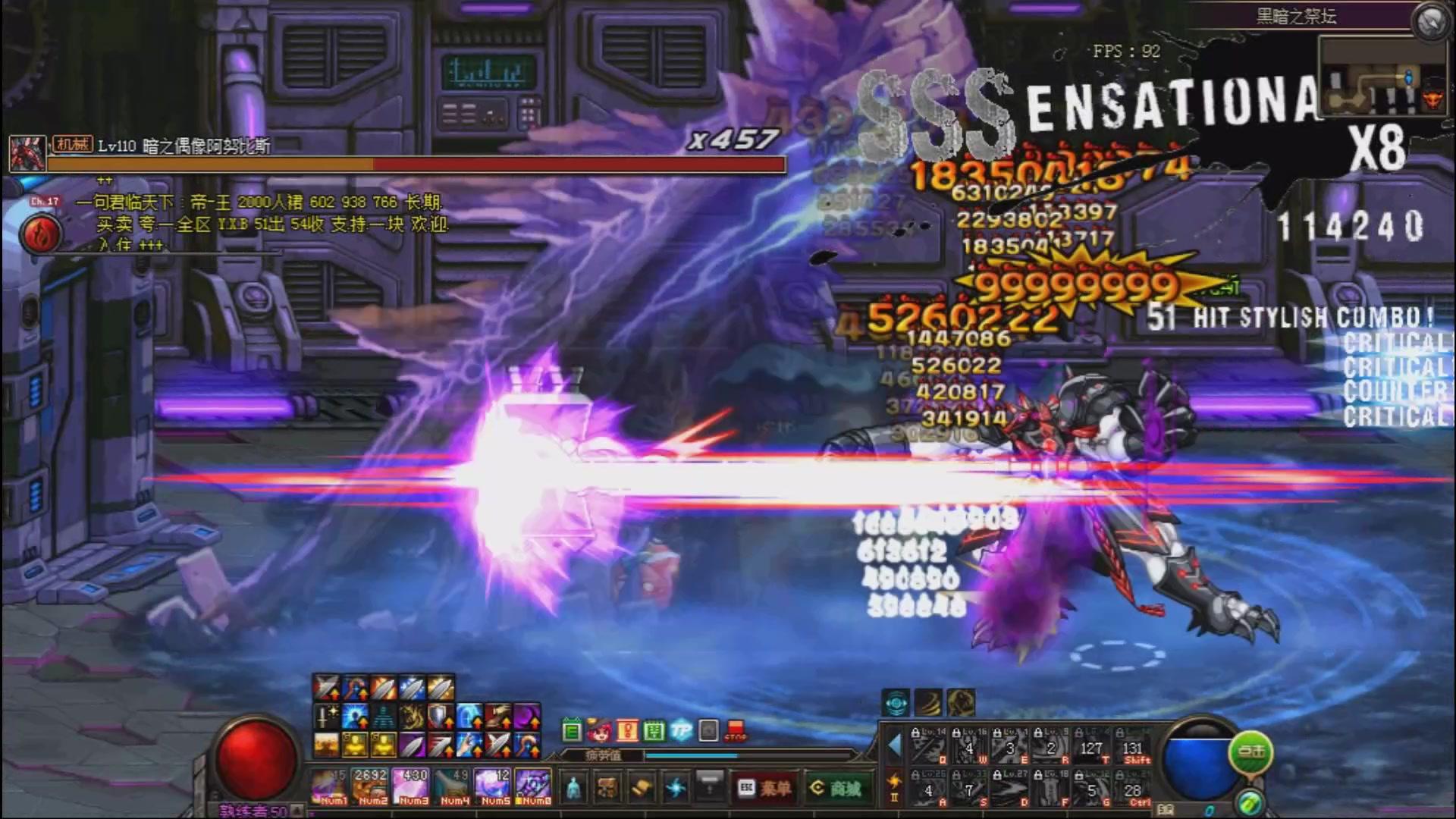Open the 商城 shop button

point(834,789)
